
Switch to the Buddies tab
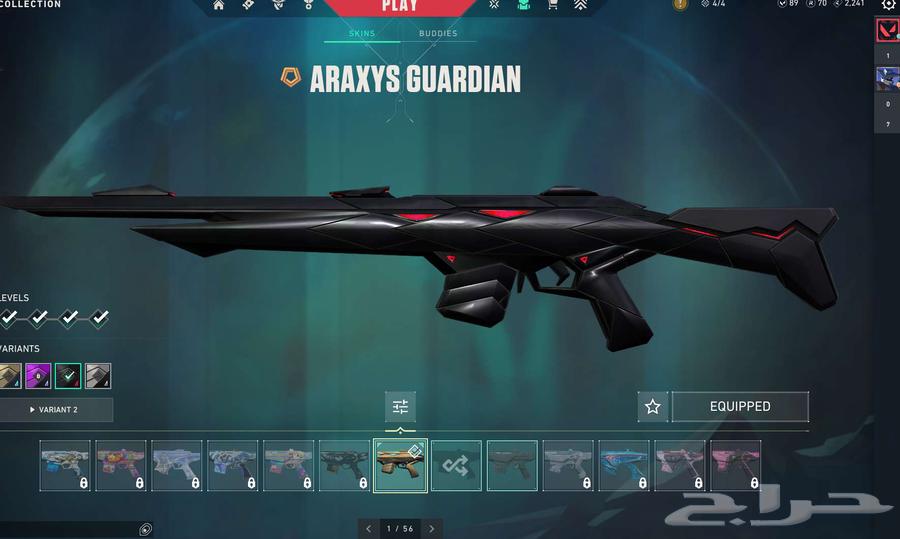tap(438, 34)
